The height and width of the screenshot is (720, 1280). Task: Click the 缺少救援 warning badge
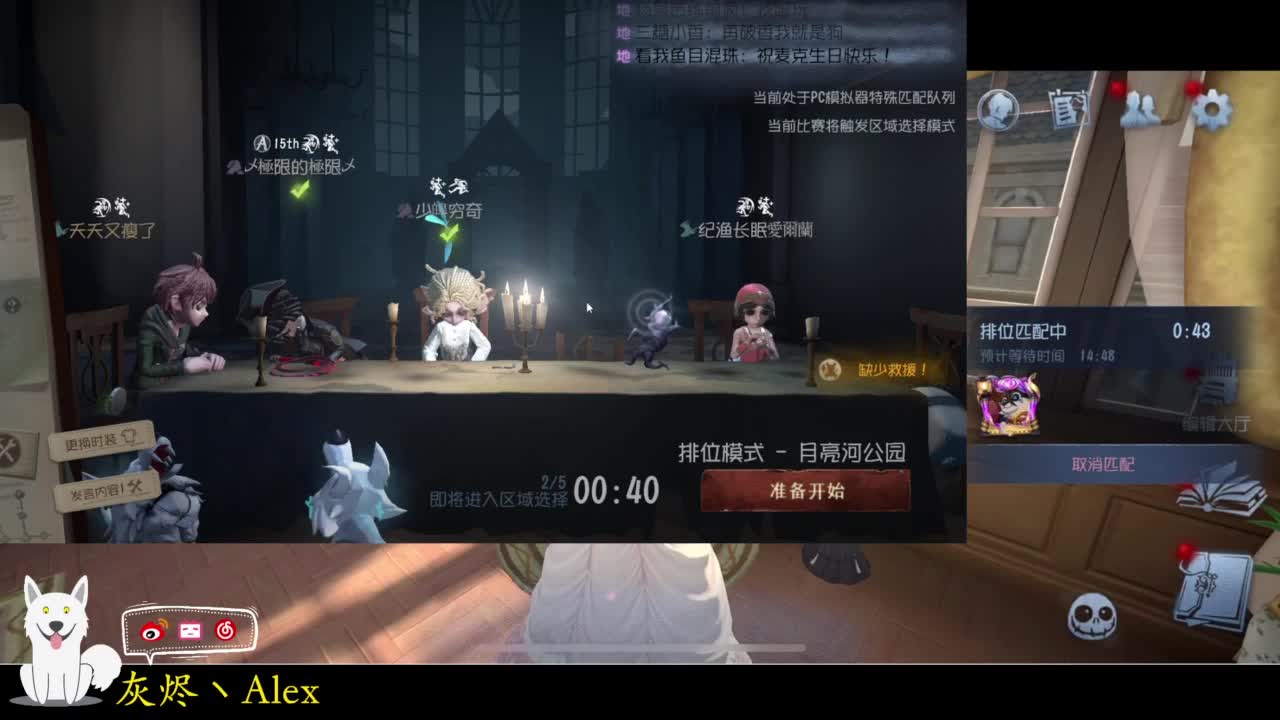[x=873, y=367]
